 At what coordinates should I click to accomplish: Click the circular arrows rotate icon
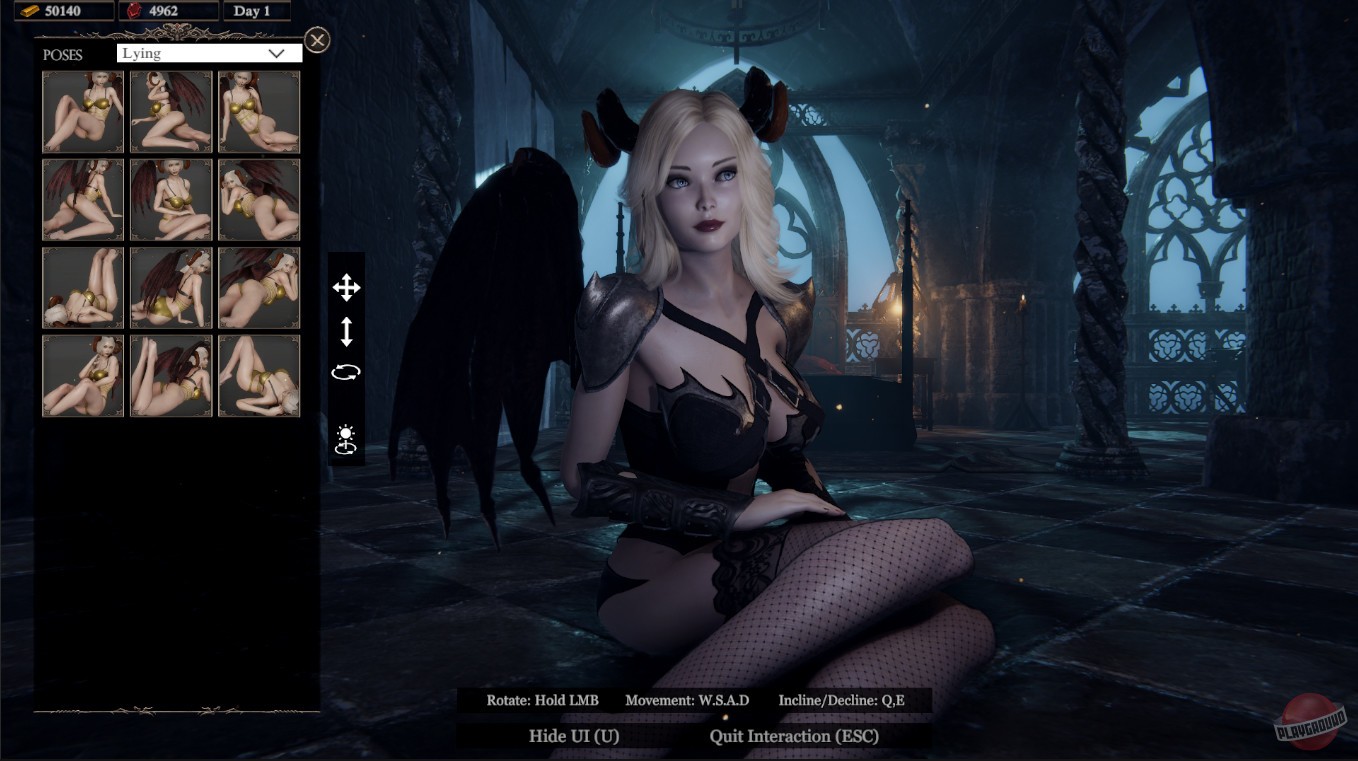[347, 371]
